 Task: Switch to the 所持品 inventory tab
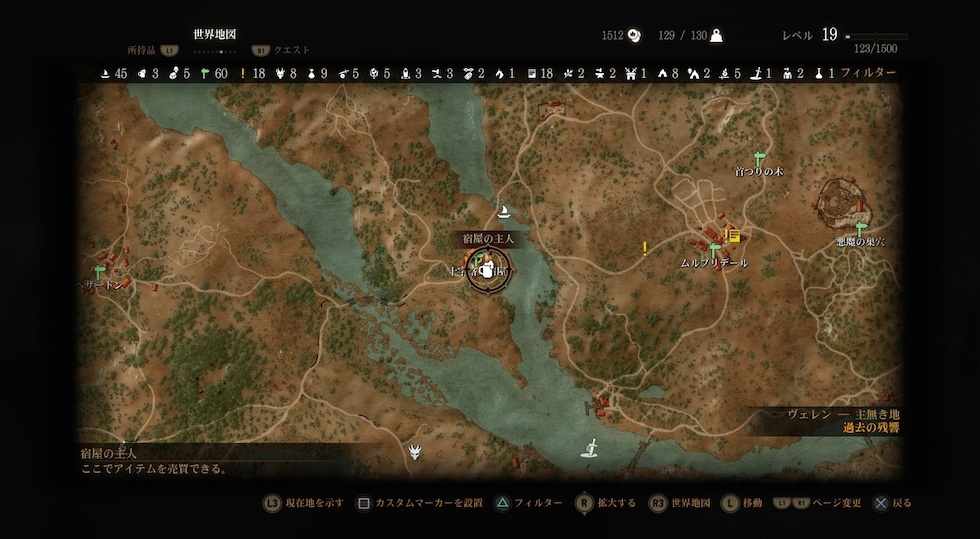coord(145,49)
